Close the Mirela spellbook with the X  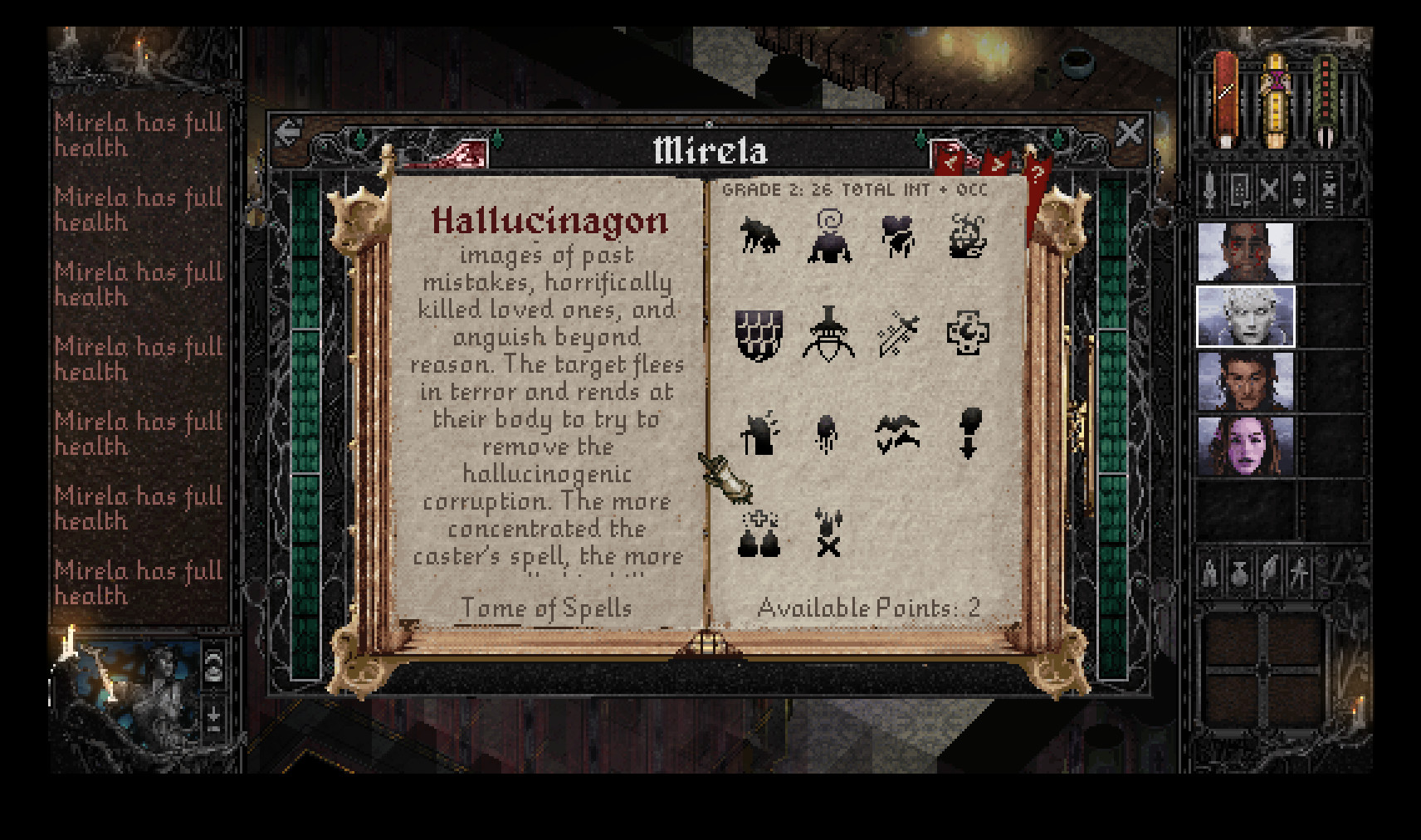pyautogui.click(x=1130, y=131)
